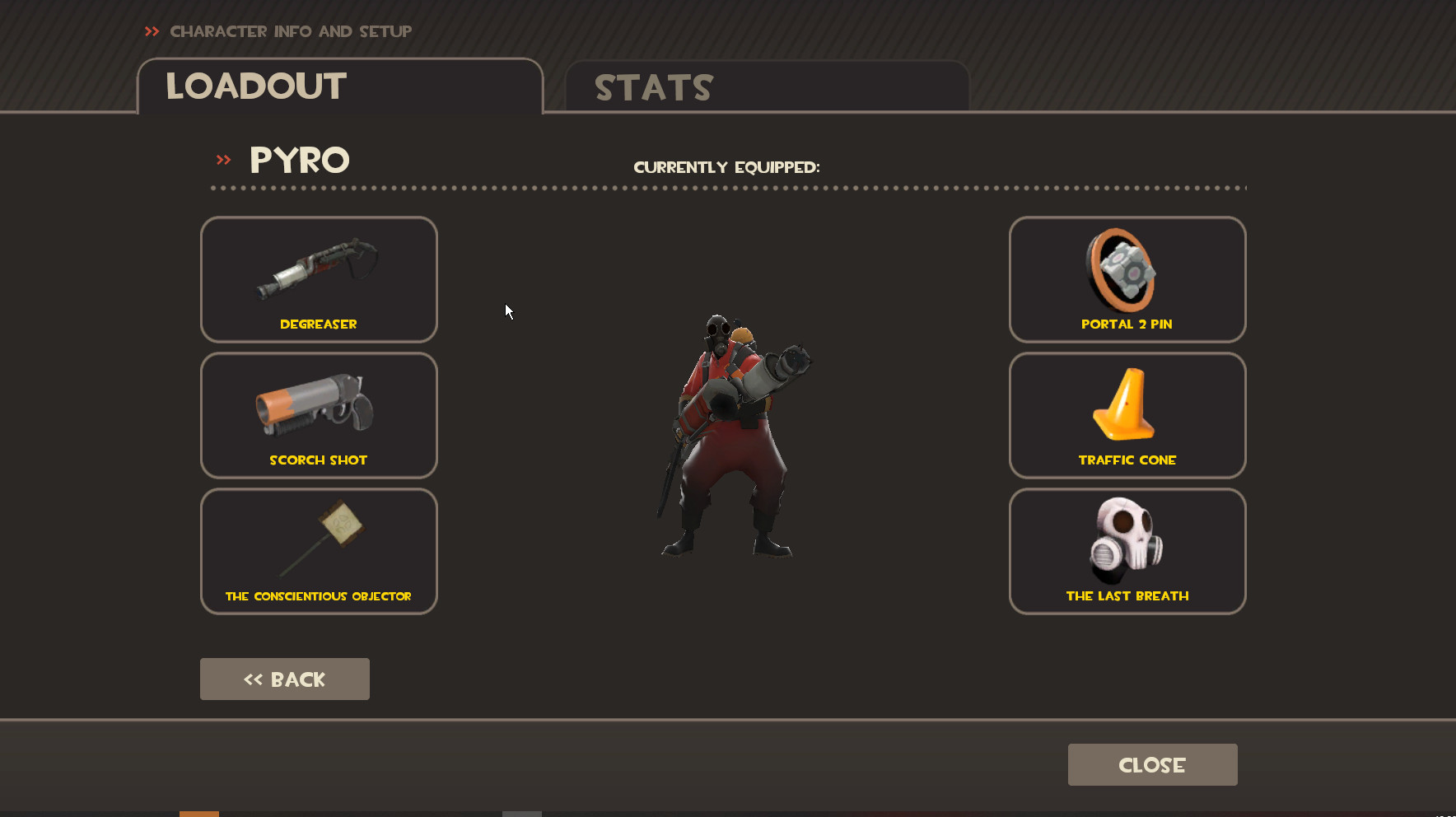The height and width of the screenshot is (817, 1456).
Task: Click the CURRENTLY EQUIPPED label
Action: point(726,166)
